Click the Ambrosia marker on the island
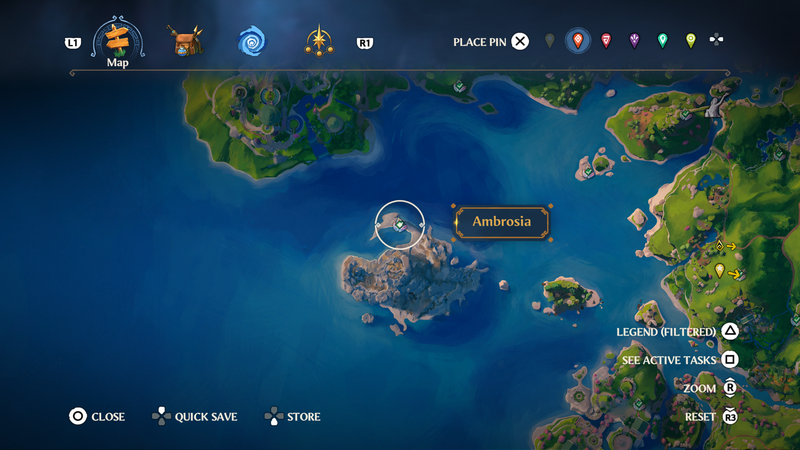This screenshot has height=450, width=800. click(x=399, y=225)
